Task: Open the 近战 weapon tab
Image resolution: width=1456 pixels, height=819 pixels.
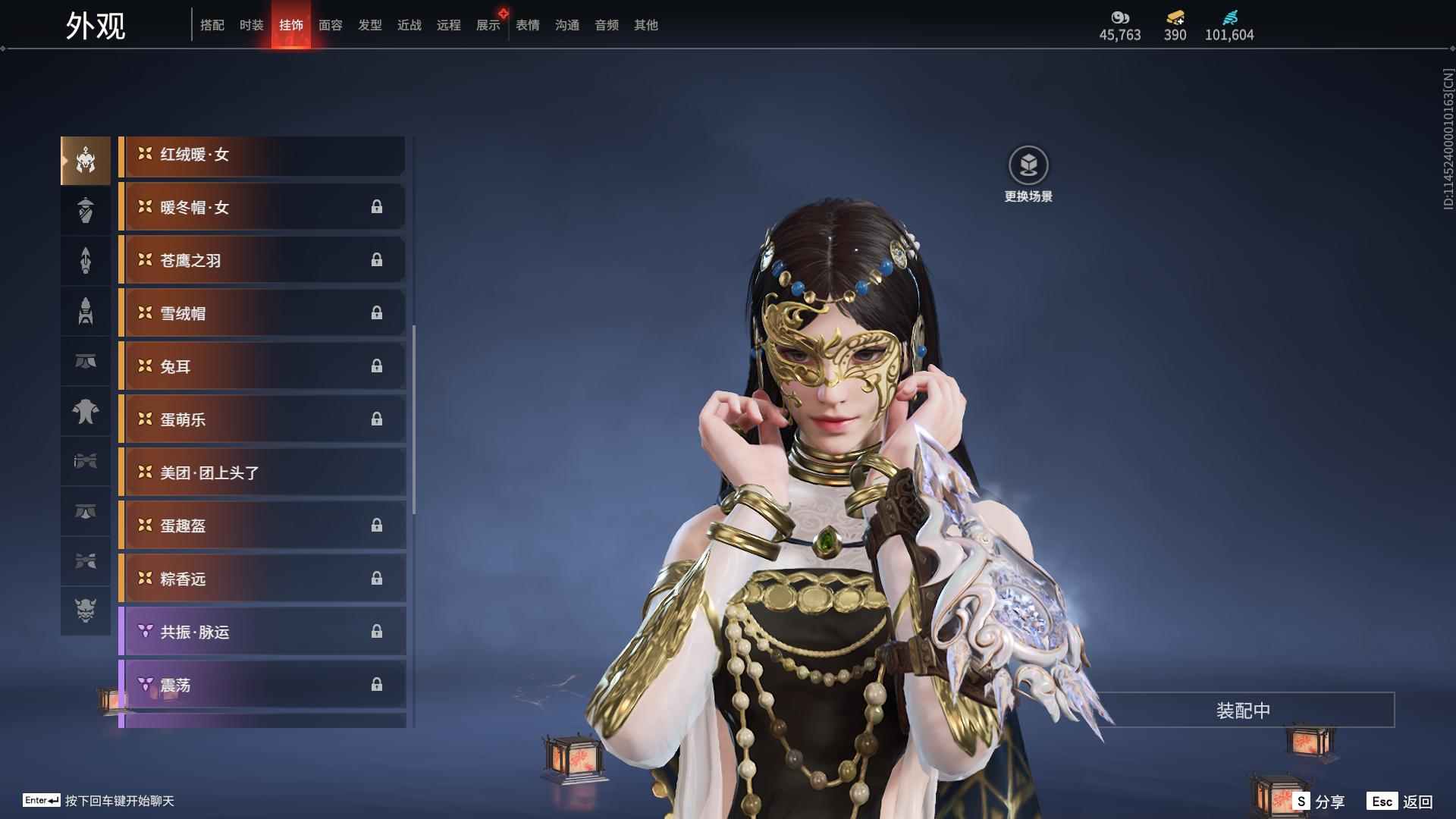Action: click(409, 25)
